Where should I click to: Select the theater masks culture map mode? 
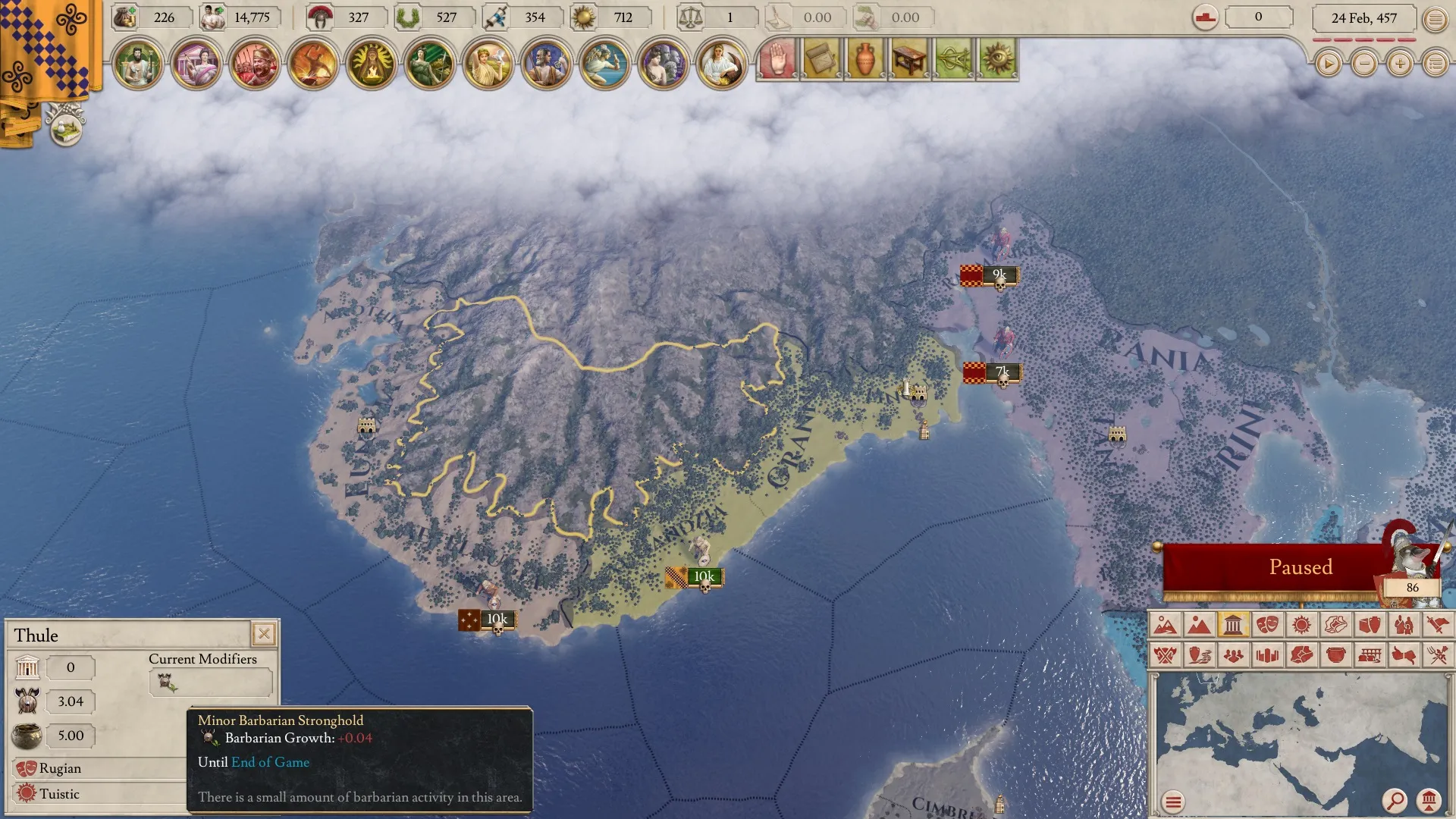1267,625
